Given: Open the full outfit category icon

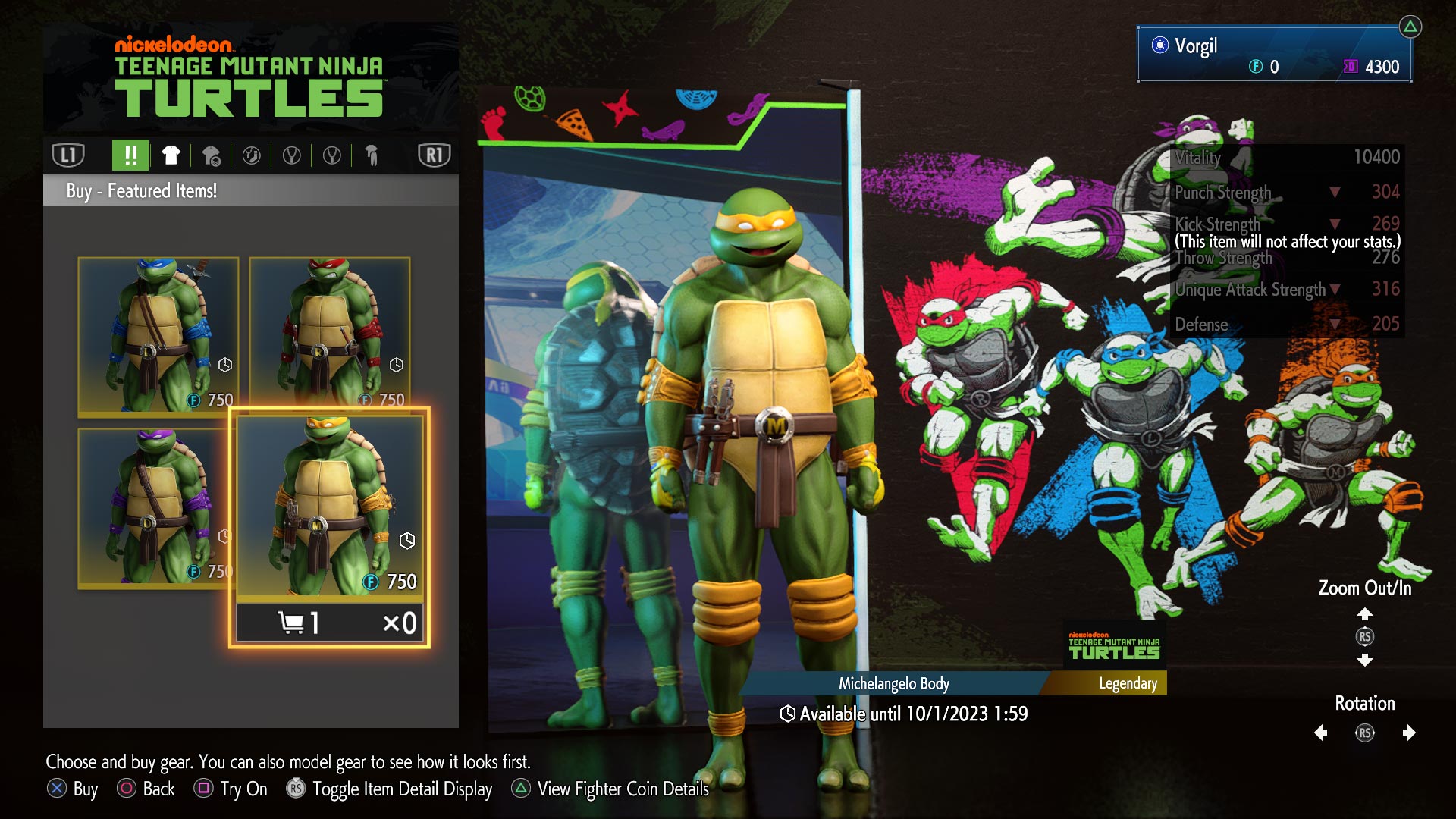Looking at the screenshot, I should (372, 156).
